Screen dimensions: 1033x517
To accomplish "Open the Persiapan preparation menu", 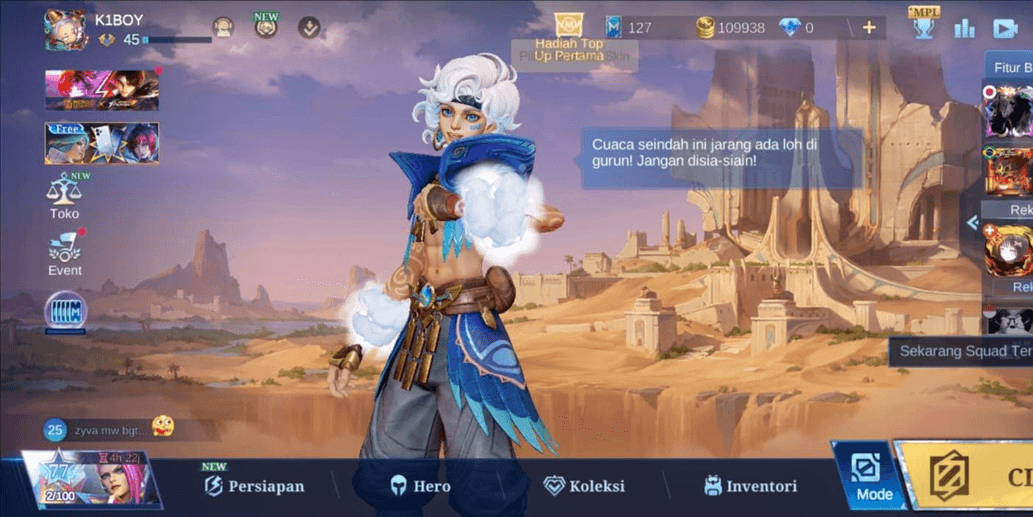I will pos(254,486).
